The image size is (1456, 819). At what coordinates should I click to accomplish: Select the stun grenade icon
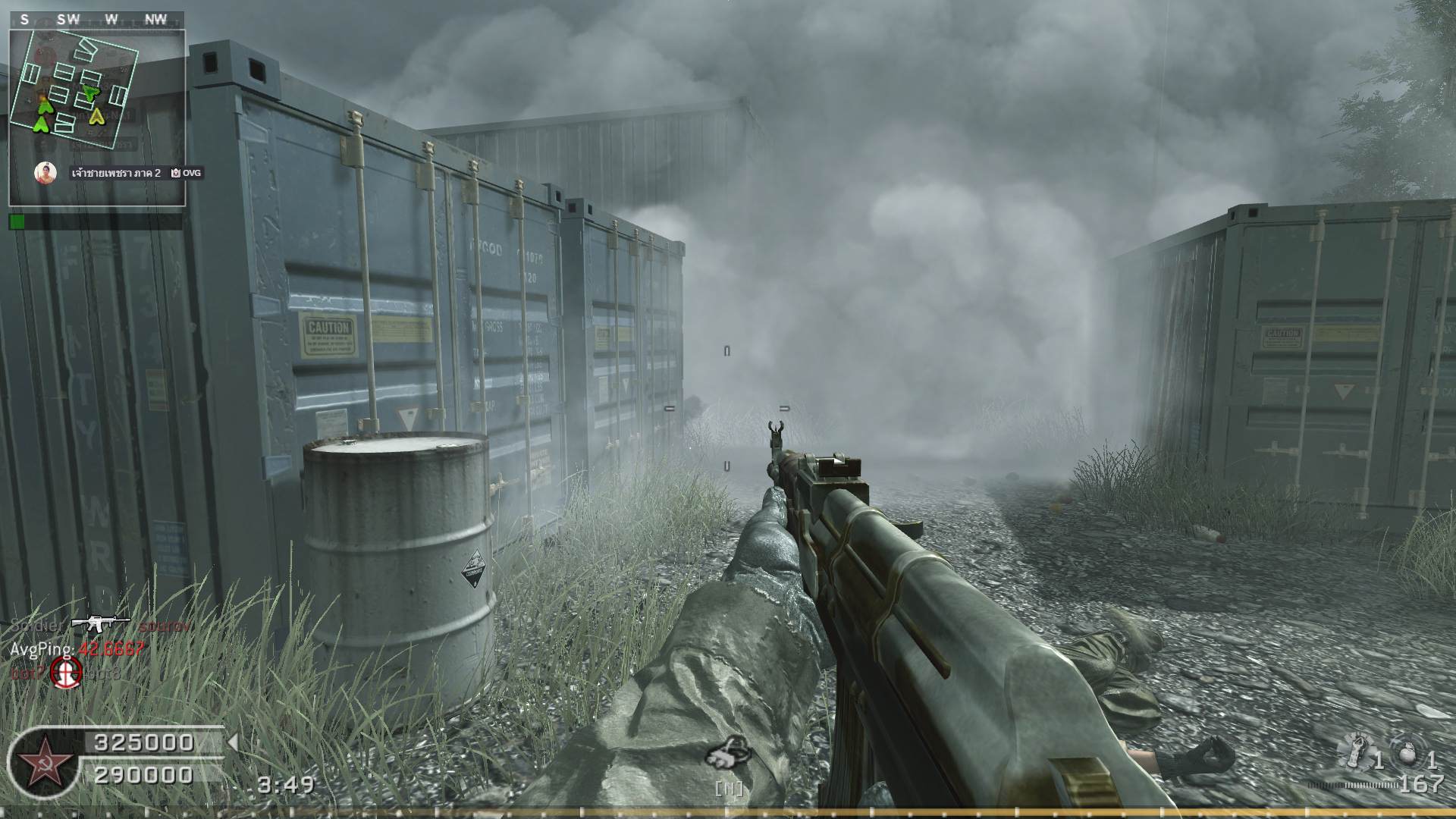1355,754
